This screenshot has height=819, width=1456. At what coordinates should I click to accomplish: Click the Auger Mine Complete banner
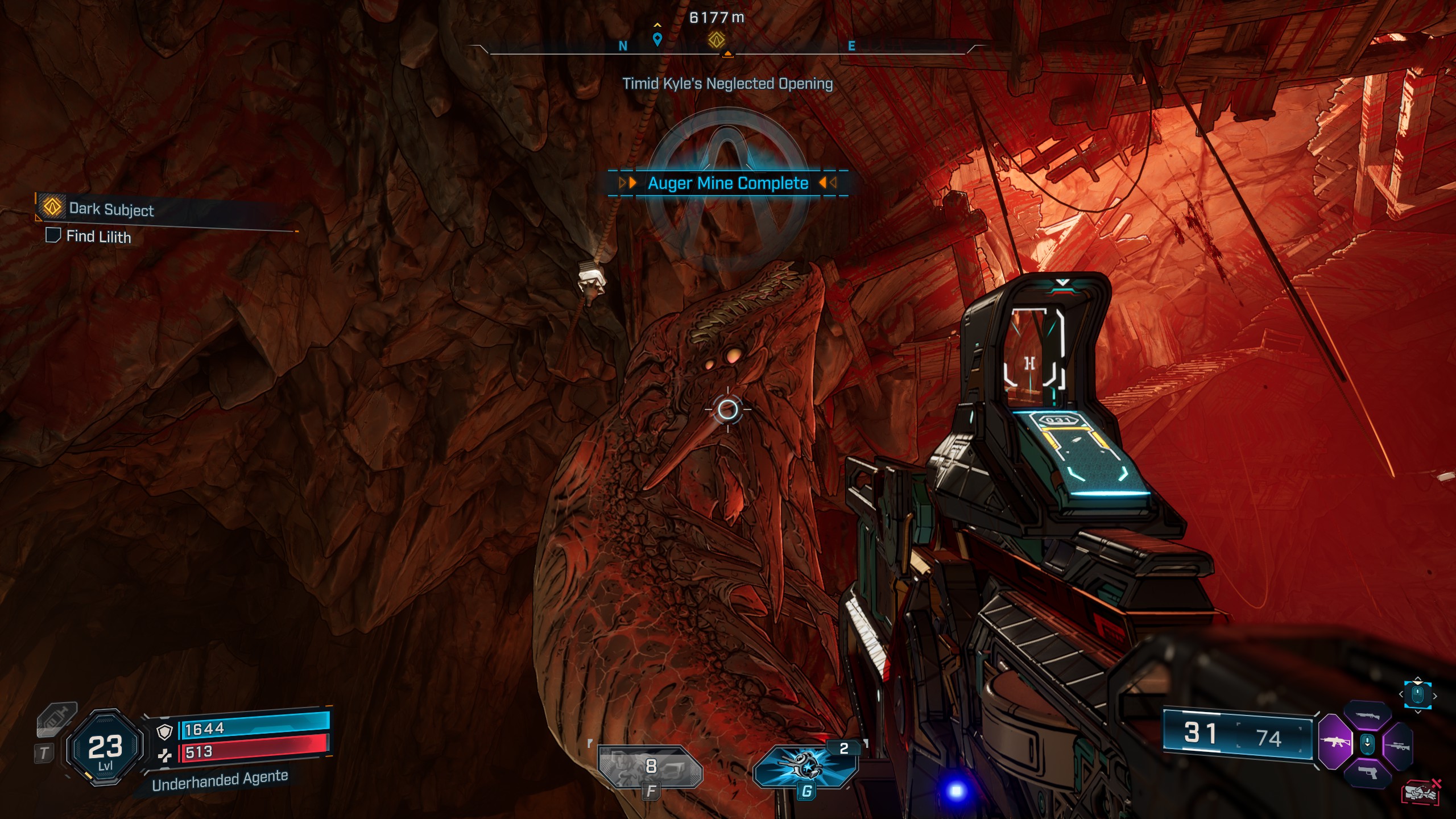[728, 183]
